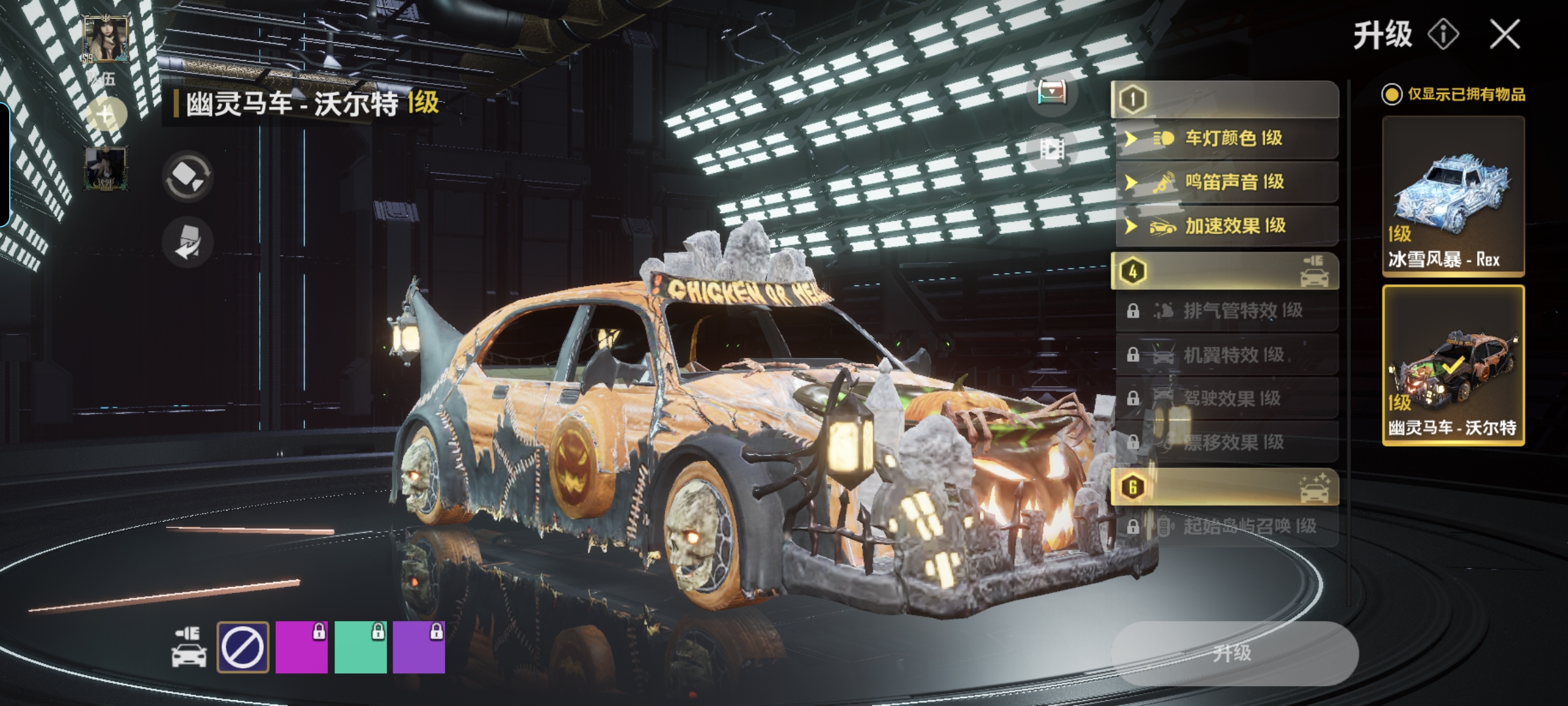Choose the locked magenta headlight color
The width and height of the screenshot is (1568, 706).
[x=301, y=647]
